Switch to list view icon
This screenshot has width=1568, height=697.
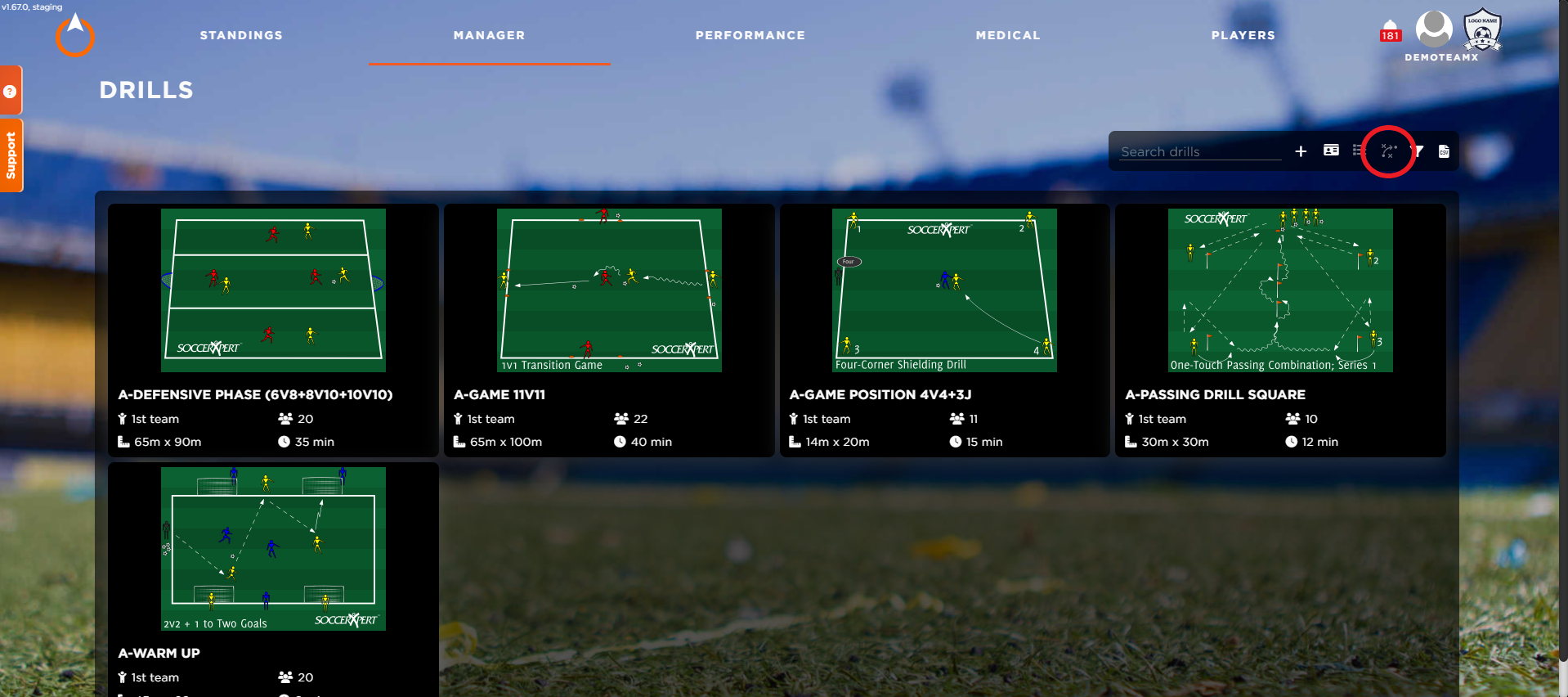pyautogui.click(x=1358, y=151)
